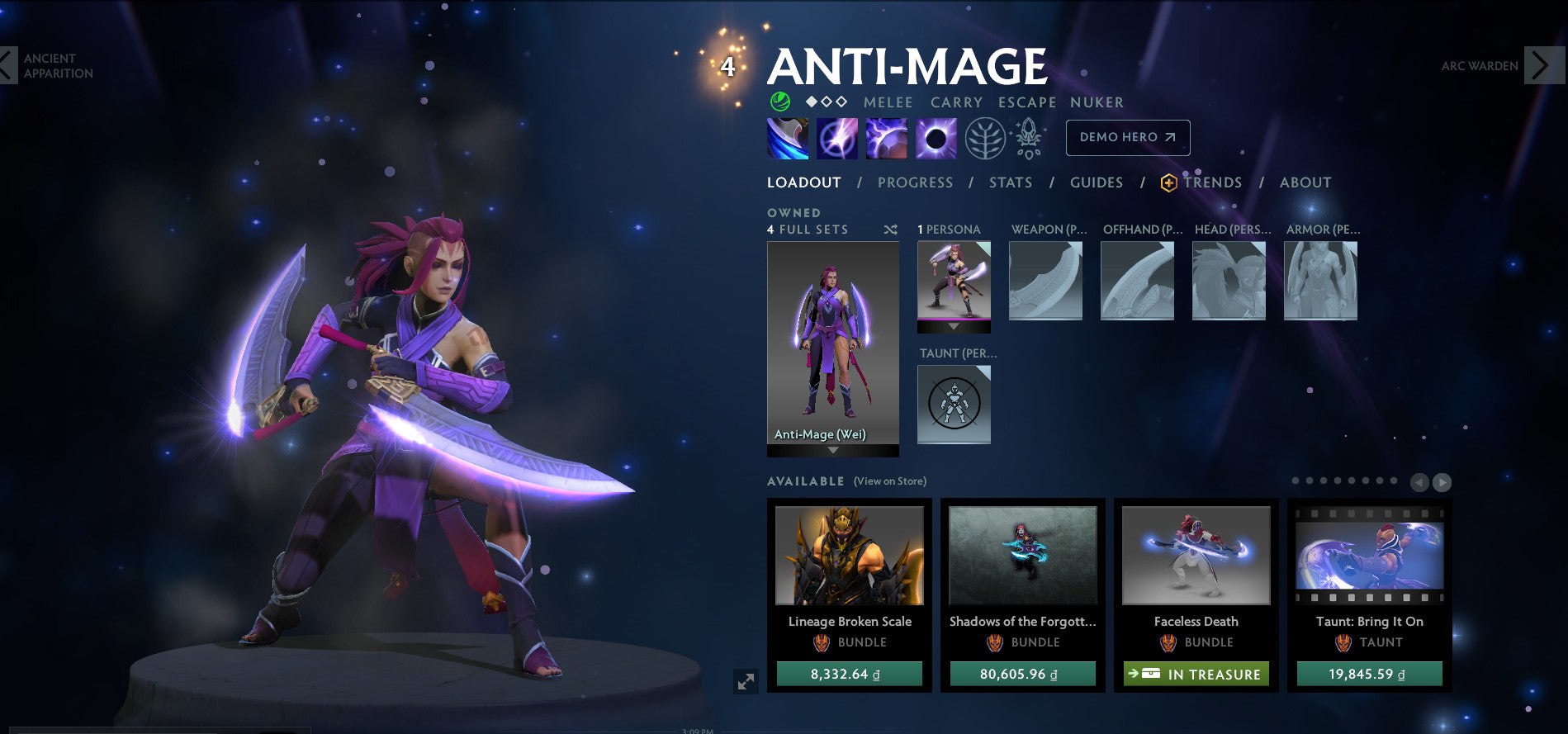The image size is (1568, 734).
Task: Expand the hero model view
Action: 746,681
